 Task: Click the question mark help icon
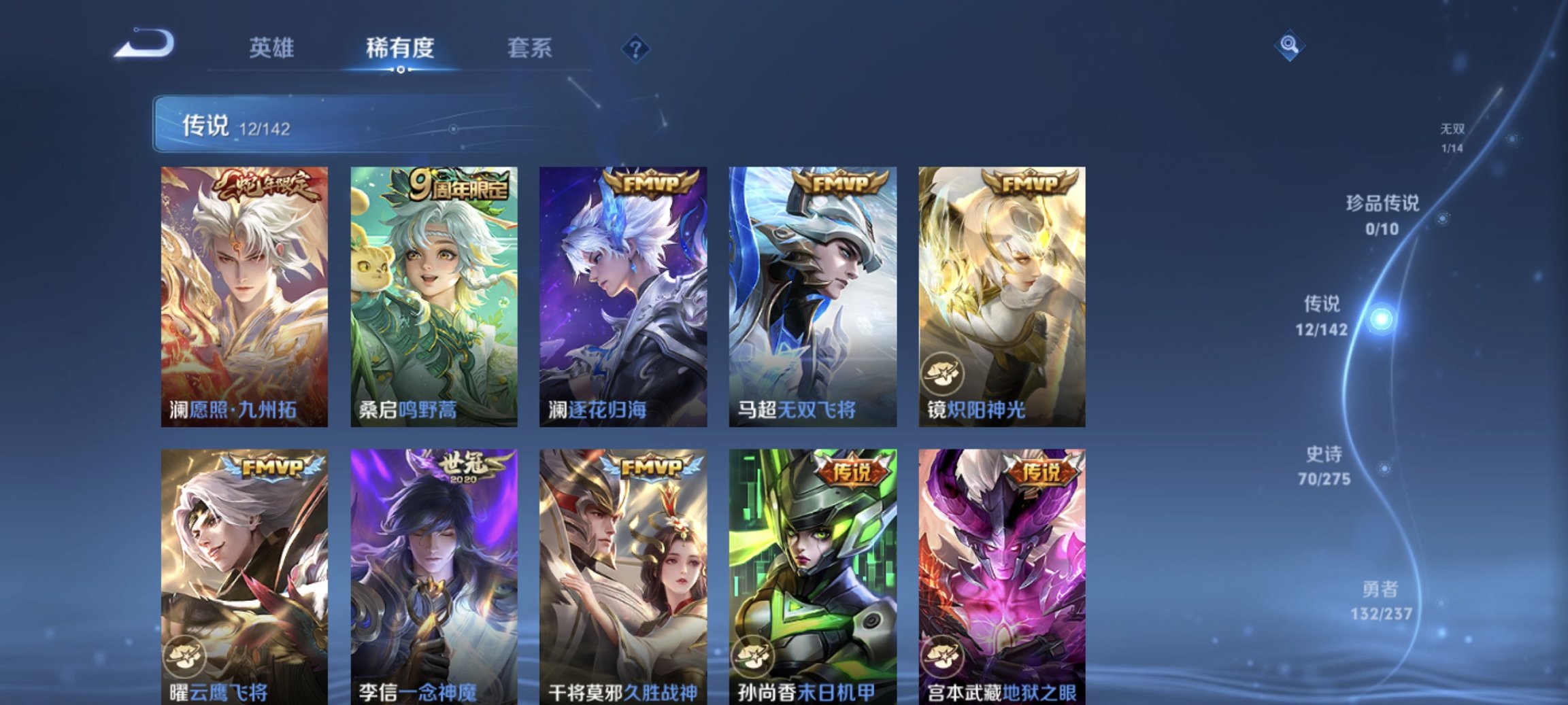pyautogui.click(x=634, y=48)
